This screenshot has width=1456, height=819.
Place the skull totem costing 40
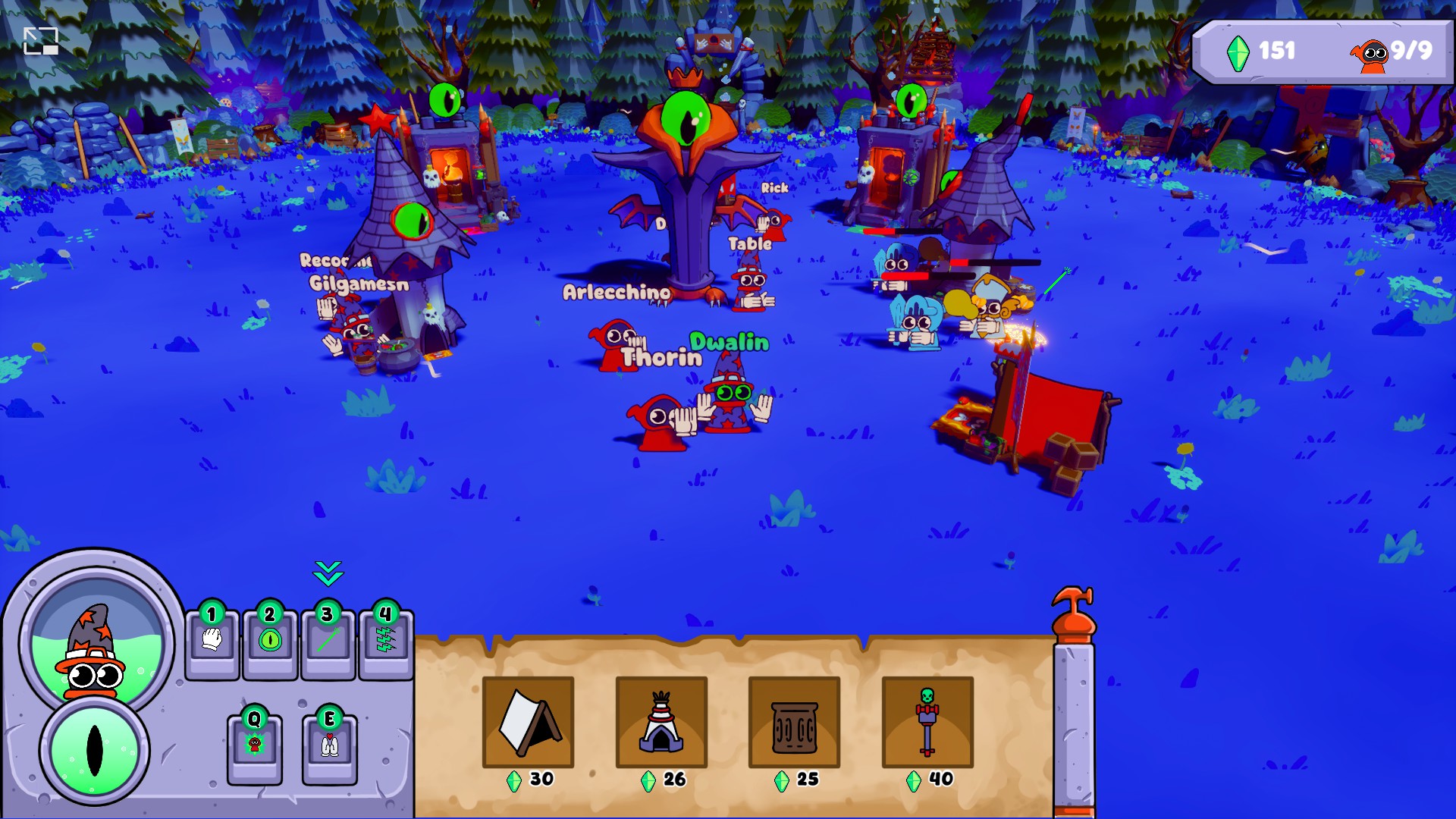(x=927, y=722)
